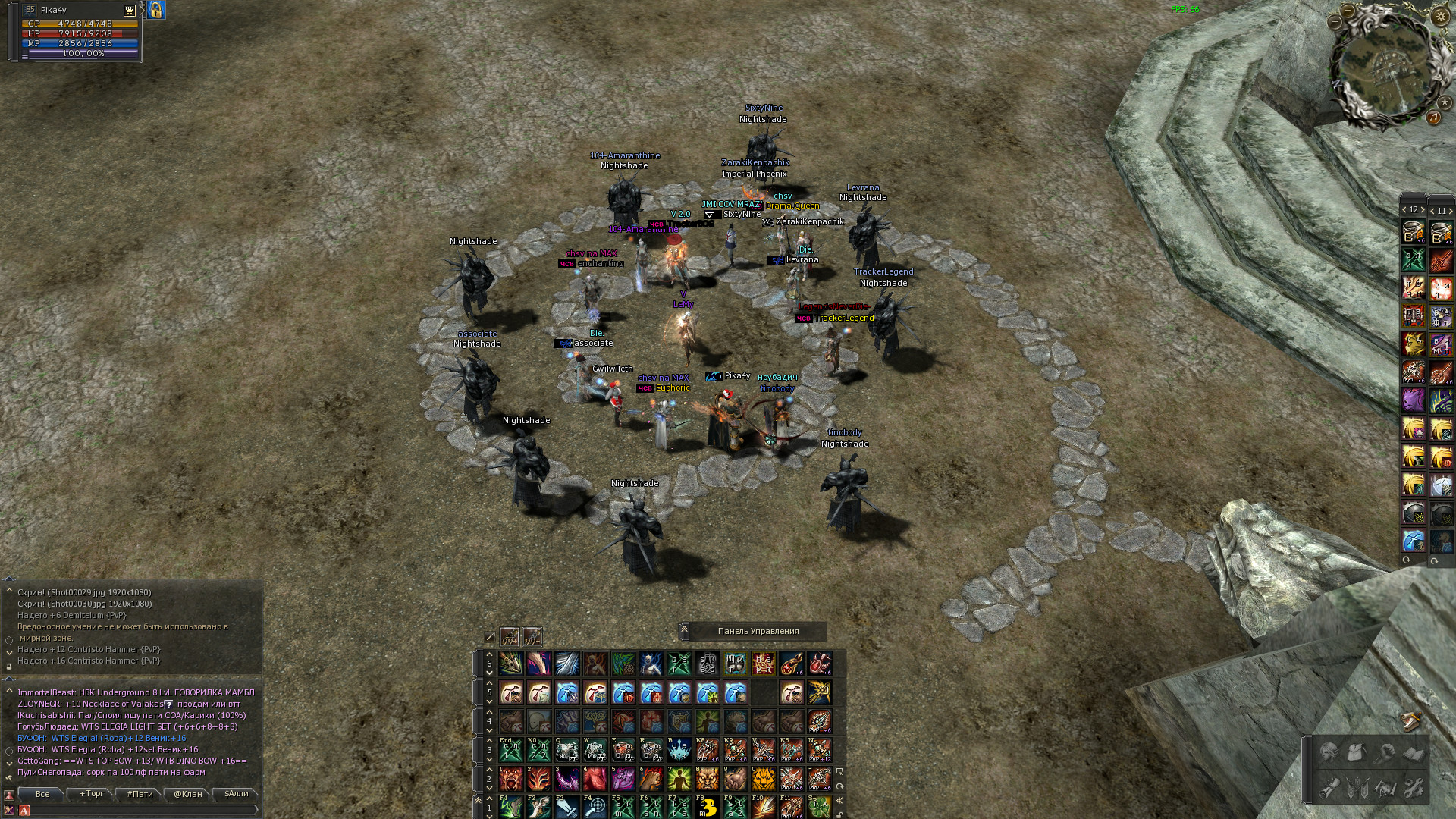The width and height of the screenshot is (1456, 819).
Task: Show the Все chat tab
Action: (42, 794)
